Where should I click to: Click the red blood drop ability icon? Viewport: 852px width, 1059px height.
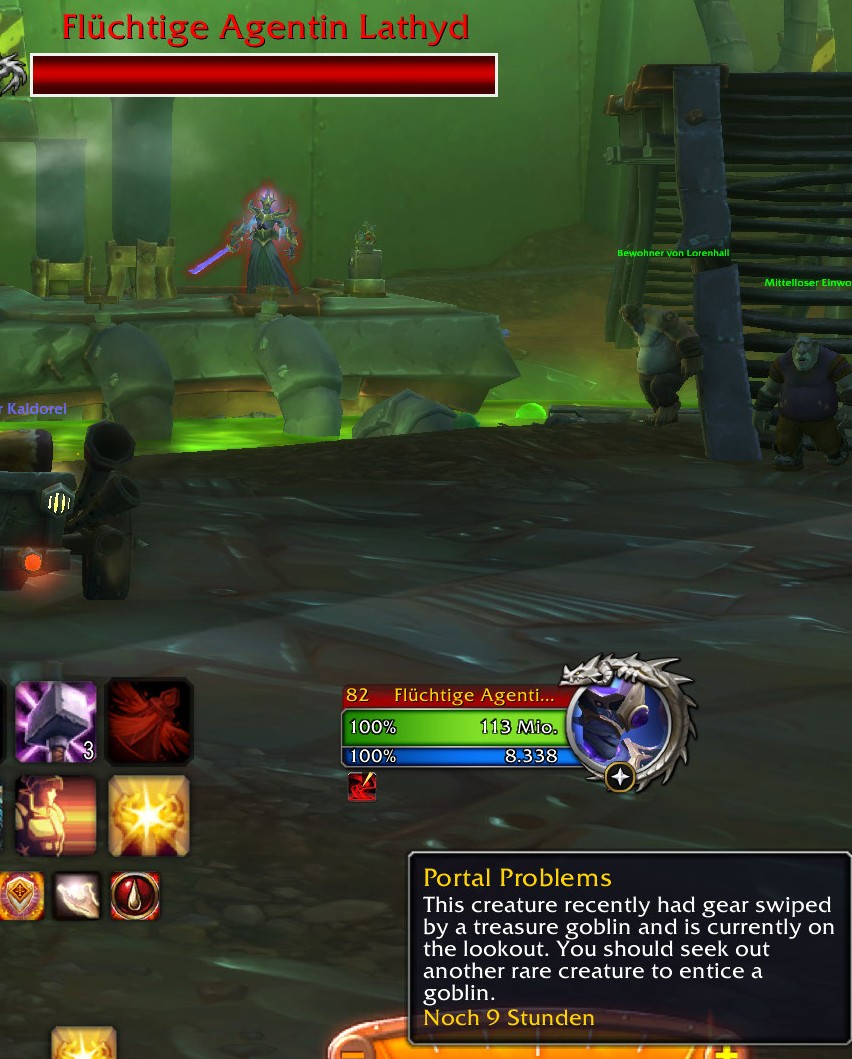(135, 895)
